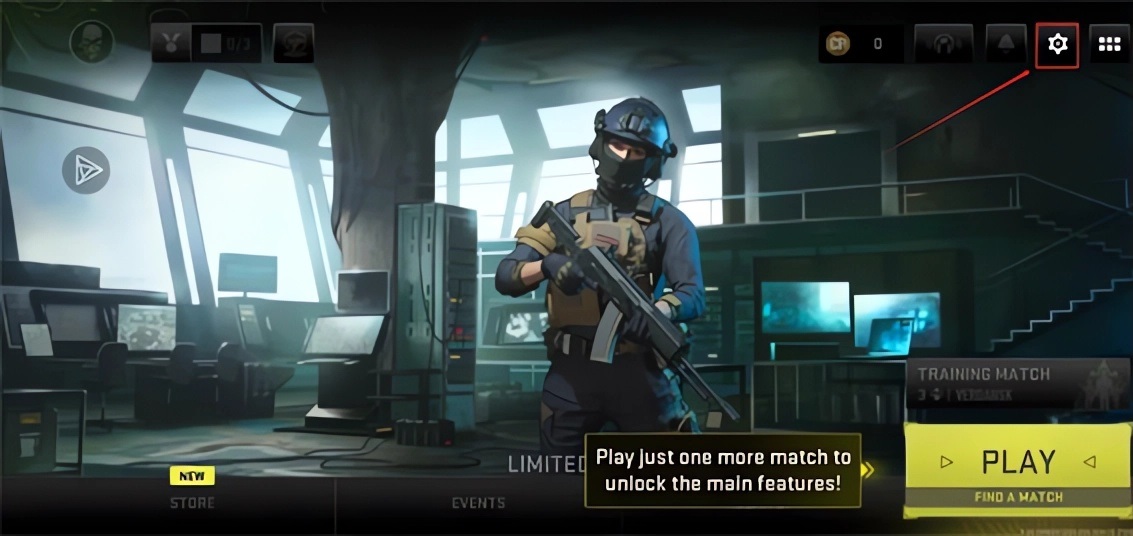Show notifications via the bell icon
Screen dimensions: 1133x536
coord(1005,44)
